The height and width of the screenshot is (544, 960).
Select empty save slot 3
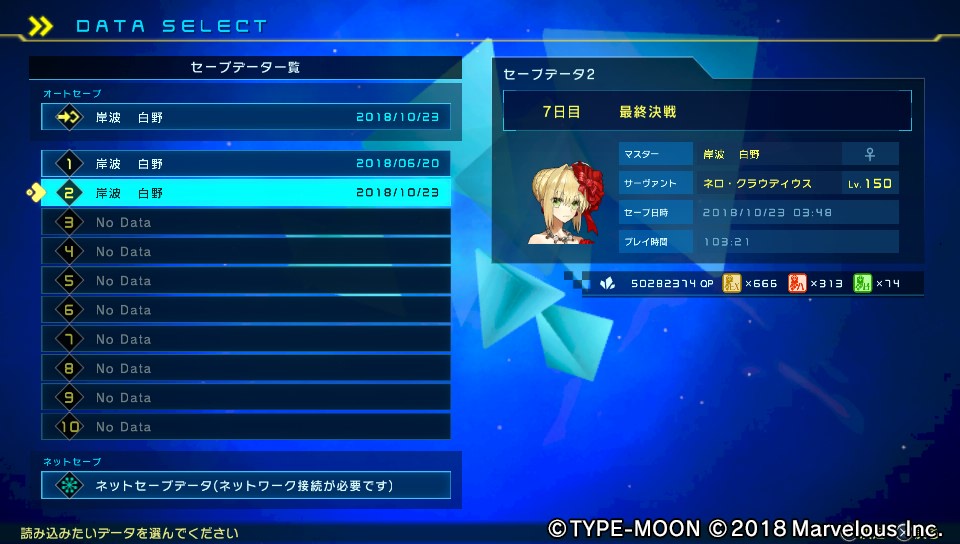246,222
